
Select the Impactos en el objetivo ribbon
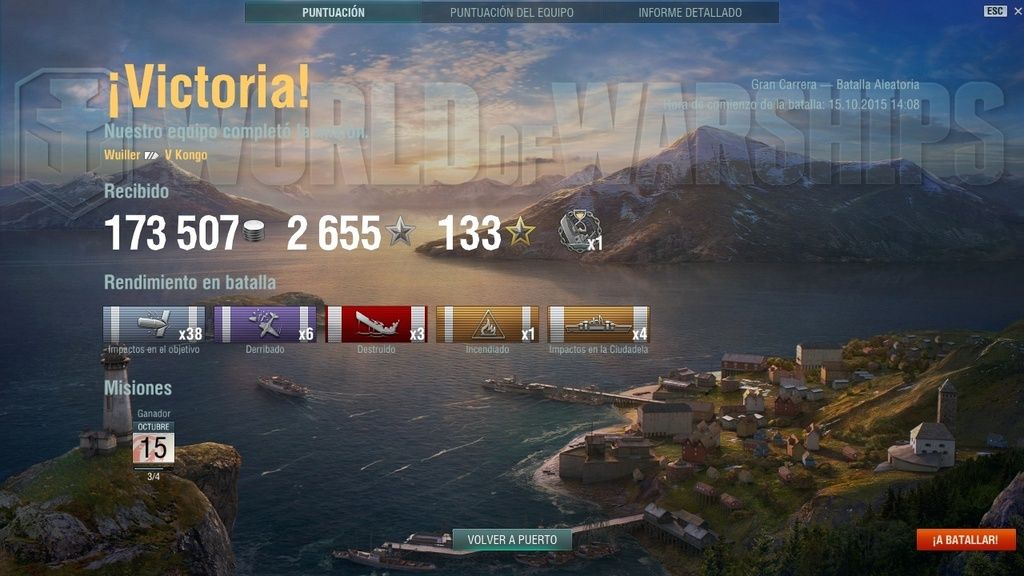154,325
